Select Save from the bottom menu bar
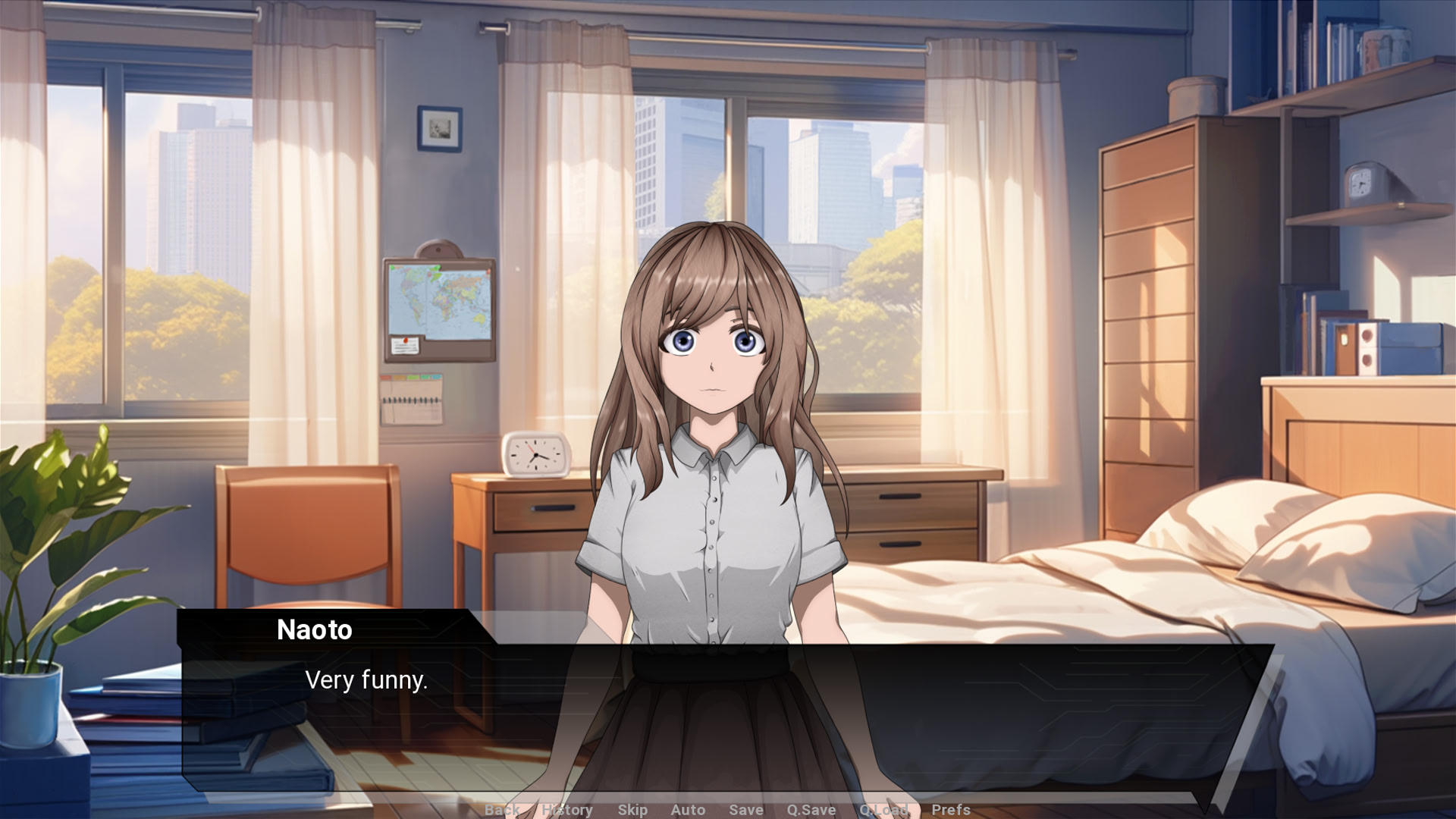1456x819 pixels. [x=745, y=810]
